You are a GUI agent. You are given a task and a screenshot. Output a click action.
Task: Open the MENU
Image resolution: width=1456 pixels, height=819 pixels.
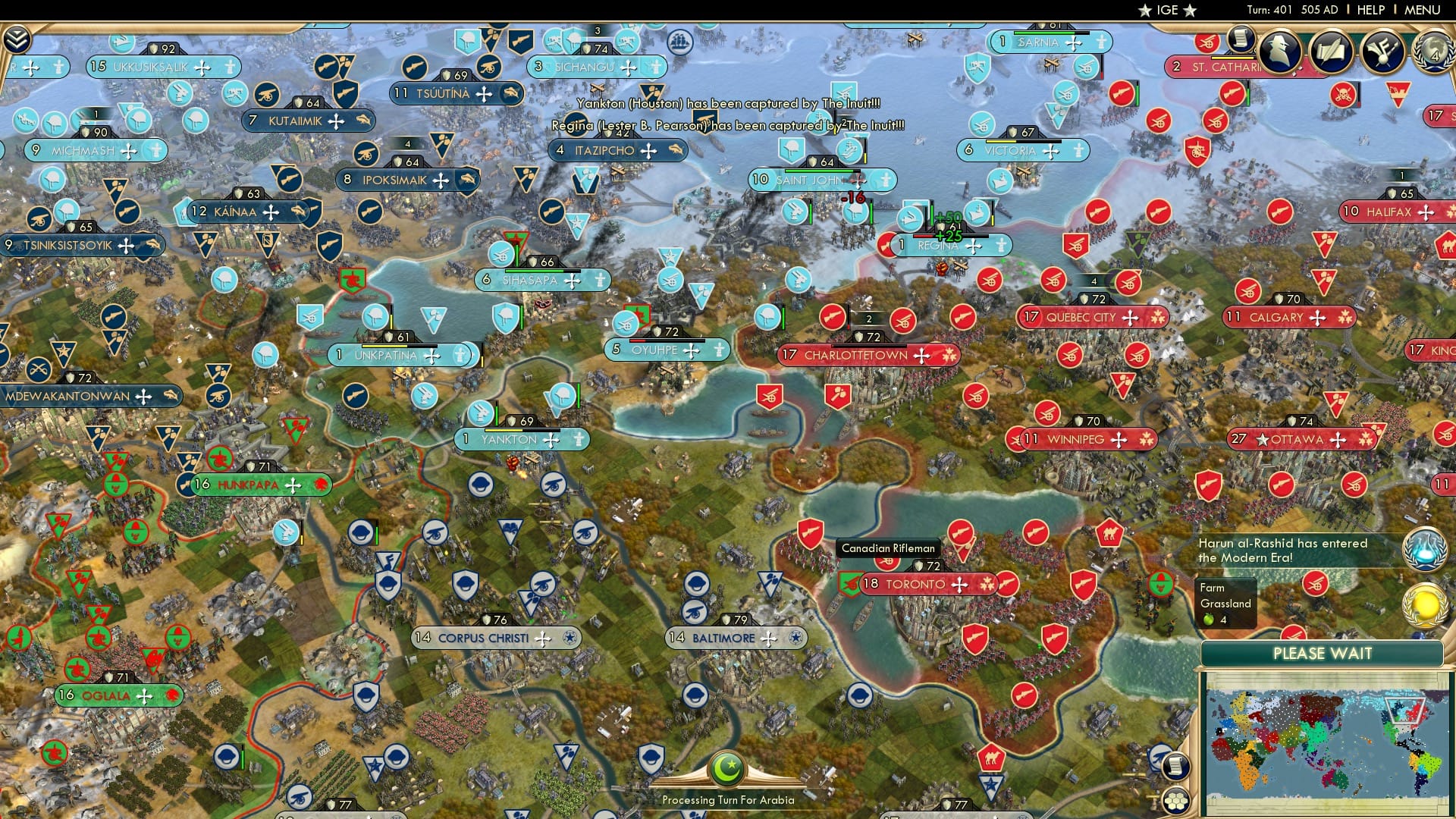click(x=1423, y=10)
